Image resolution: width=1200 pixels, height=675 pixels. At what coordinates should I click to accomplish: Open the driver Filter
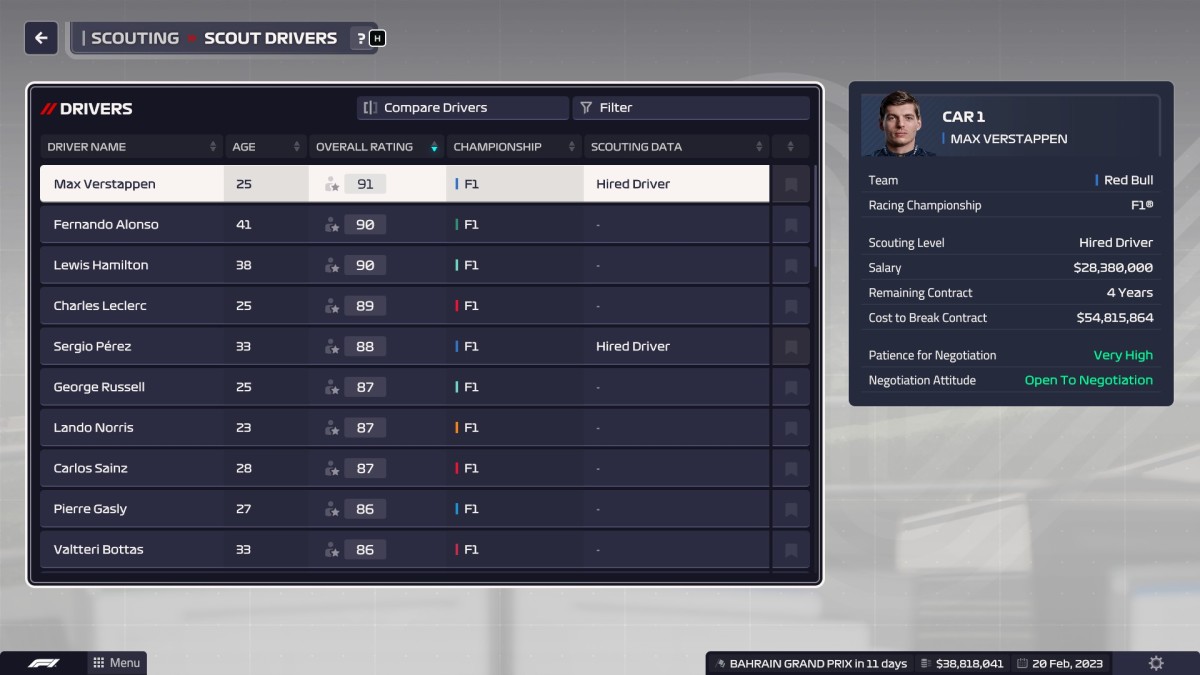pyautogui.click(x=690, y=108)
